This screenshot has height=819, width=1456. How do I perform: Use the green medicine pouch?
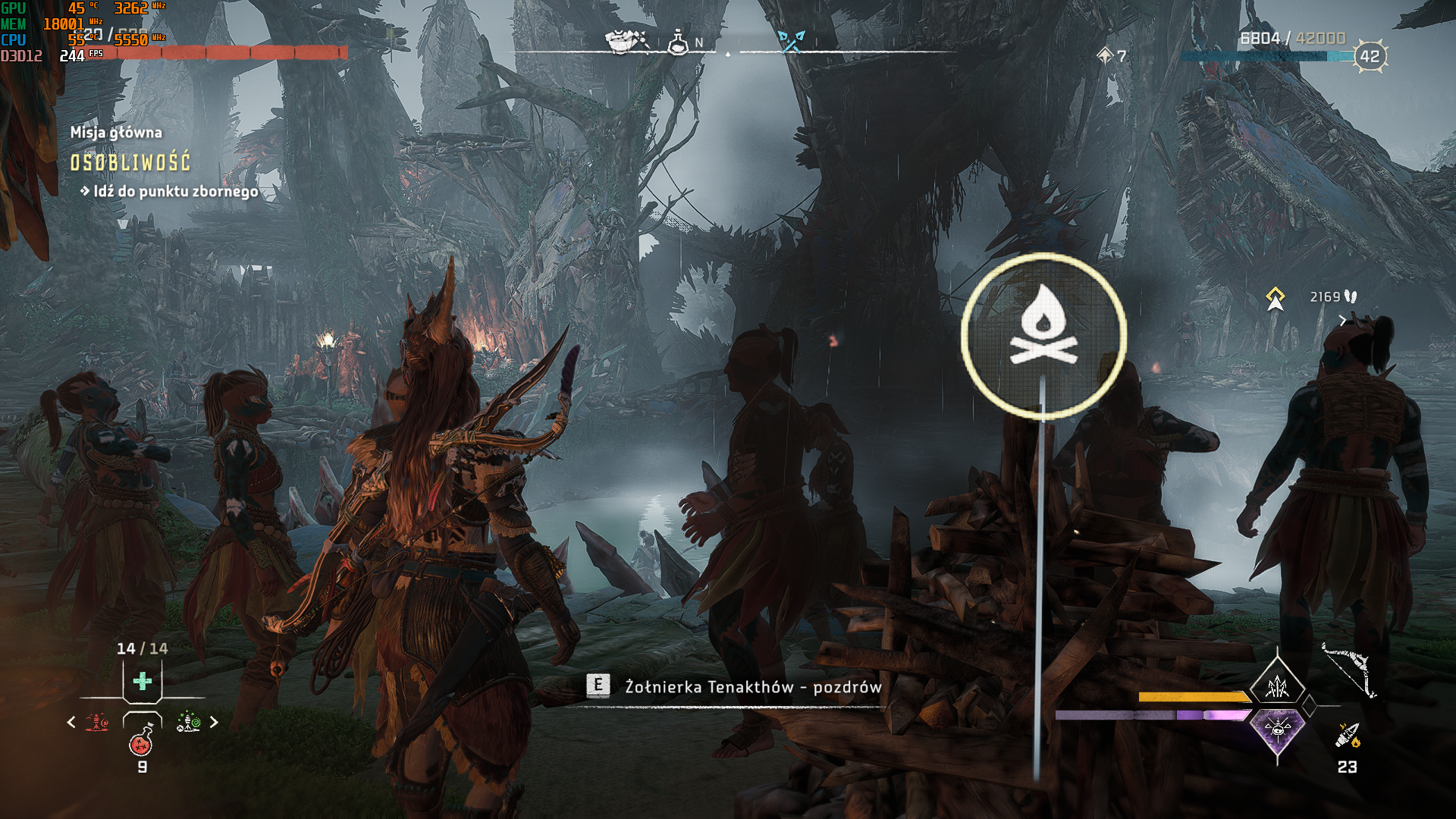click(x=143, y=681)
